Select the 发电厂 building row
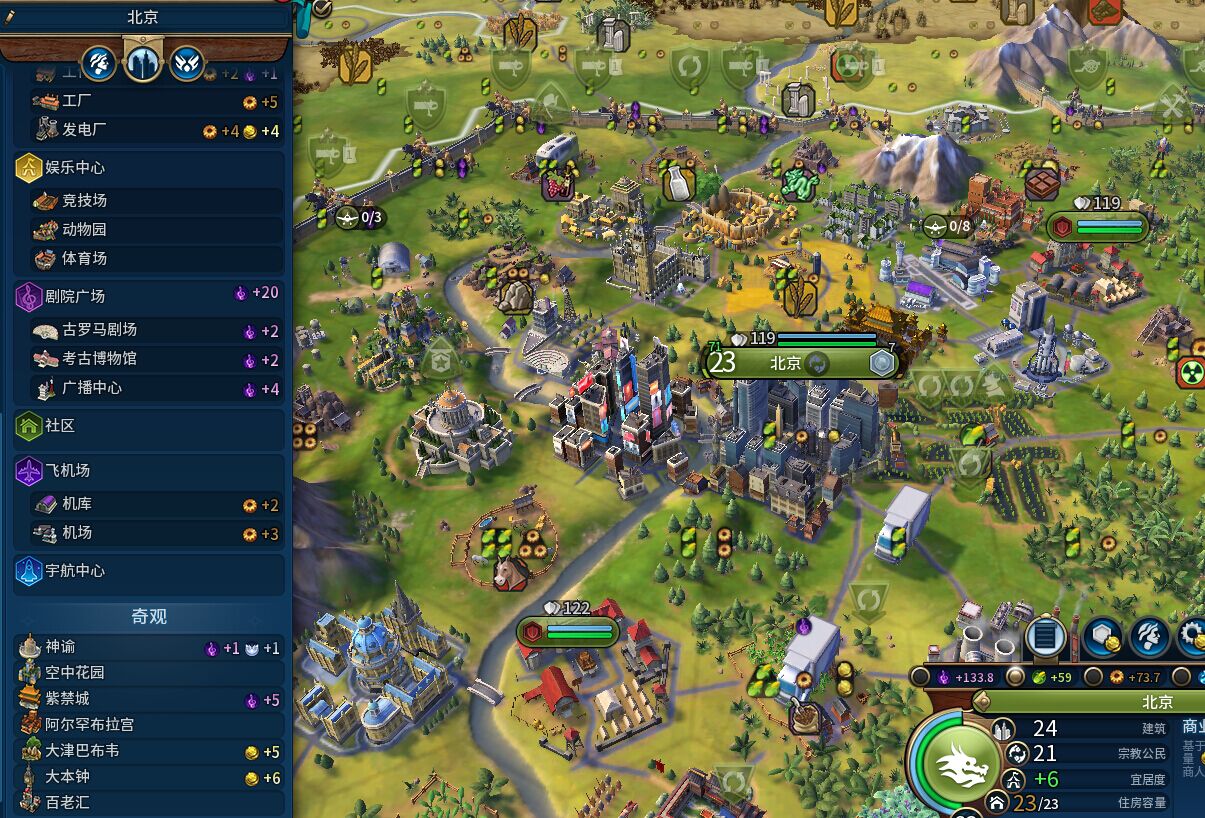Screen dimensions: 1205x818 pos(148,130)
